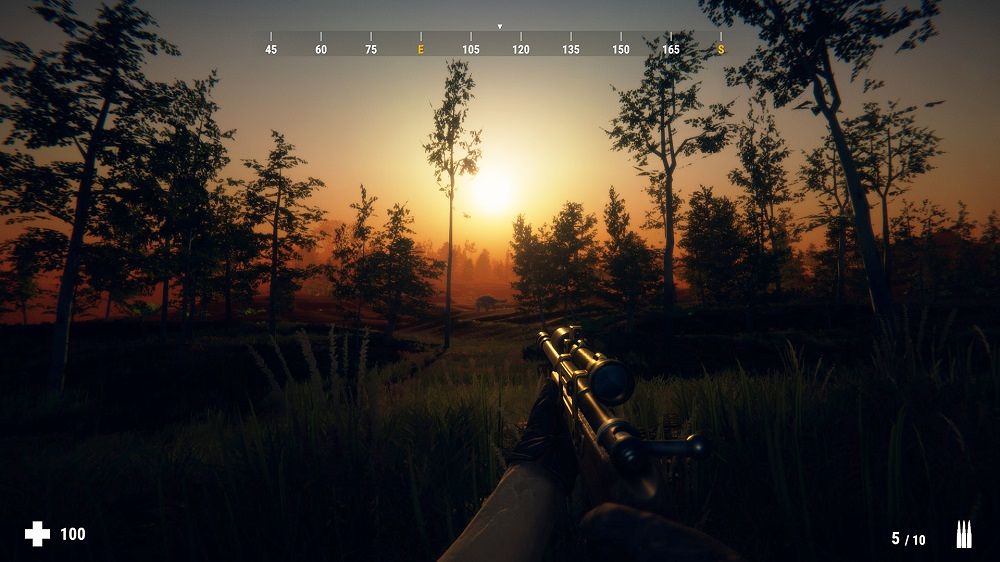Screen dimensions: 1000x562
Task: Click the East marker on the compass
Action: (421, 49)
